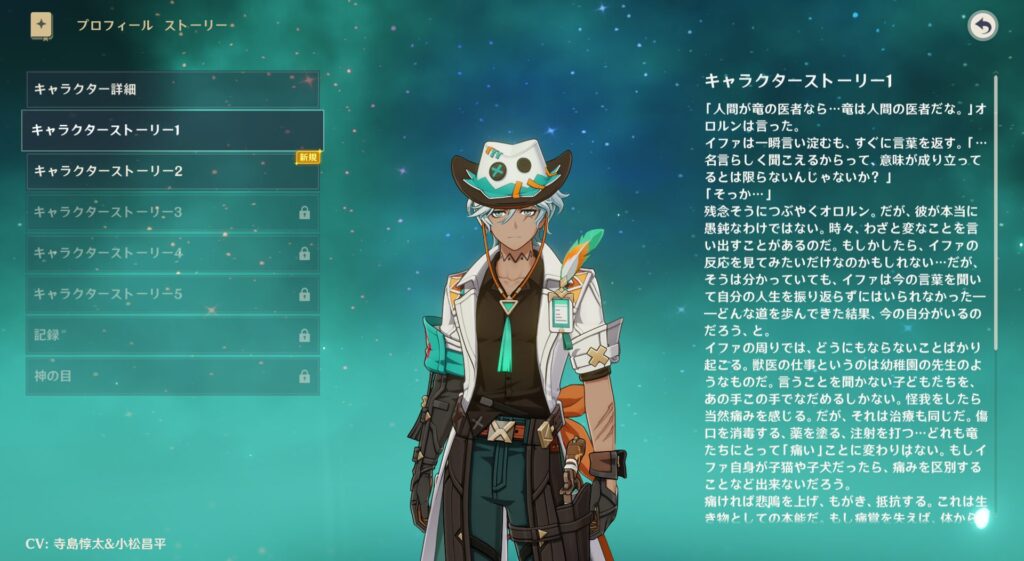The width and height of the screenshot is (1024, 561).
Task: Select キャラクターストーリー1 entry
Action: [x=172, y=130]
